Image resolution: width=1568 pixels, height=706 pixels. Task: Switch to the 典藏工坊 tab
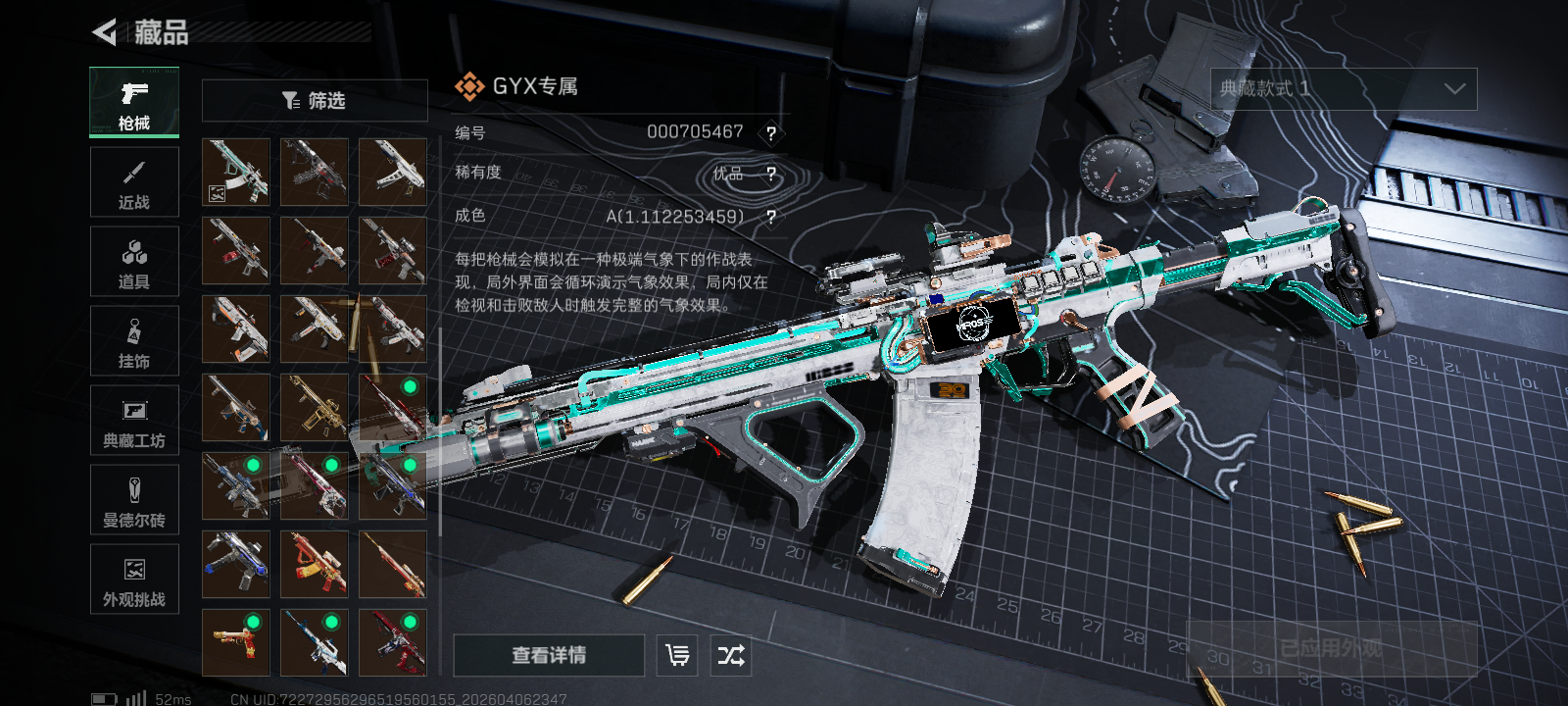coord(134,421)
